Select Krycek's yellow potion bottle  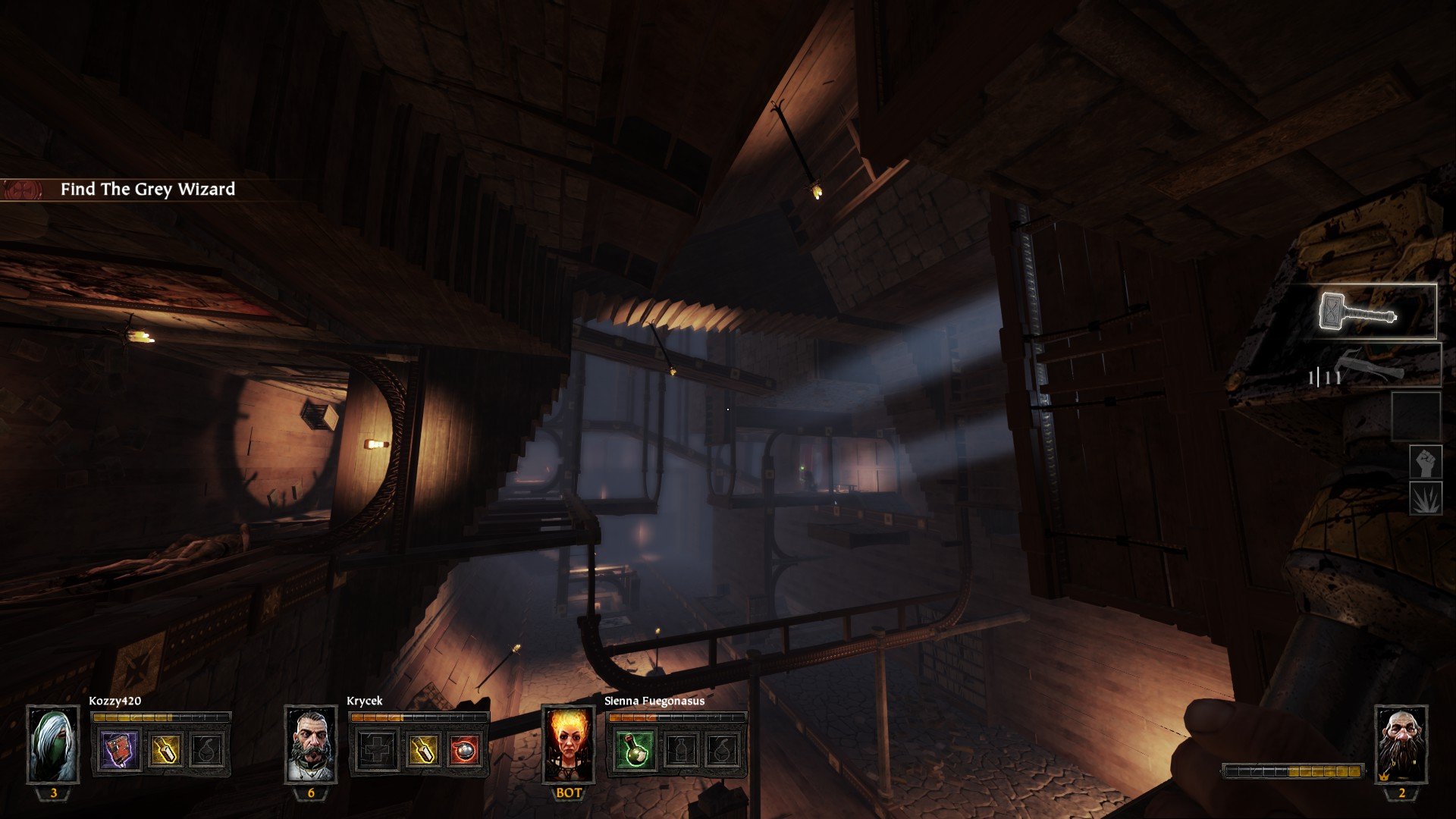(422, 750)
